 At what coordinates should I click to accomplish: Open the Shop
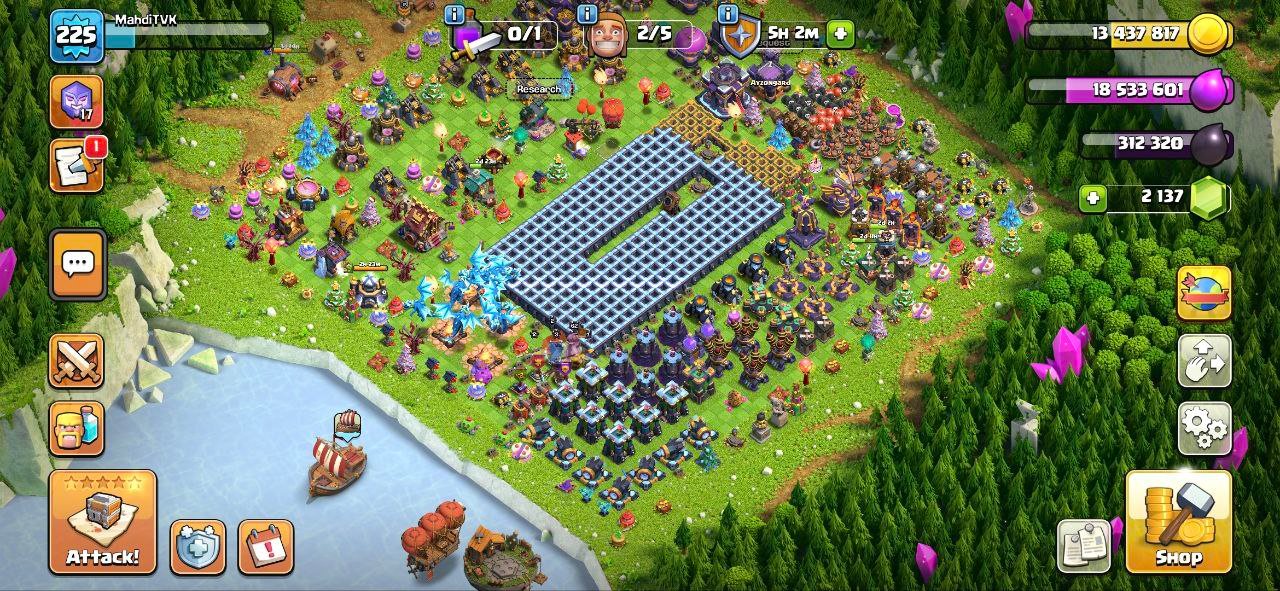pos(1178,521)
